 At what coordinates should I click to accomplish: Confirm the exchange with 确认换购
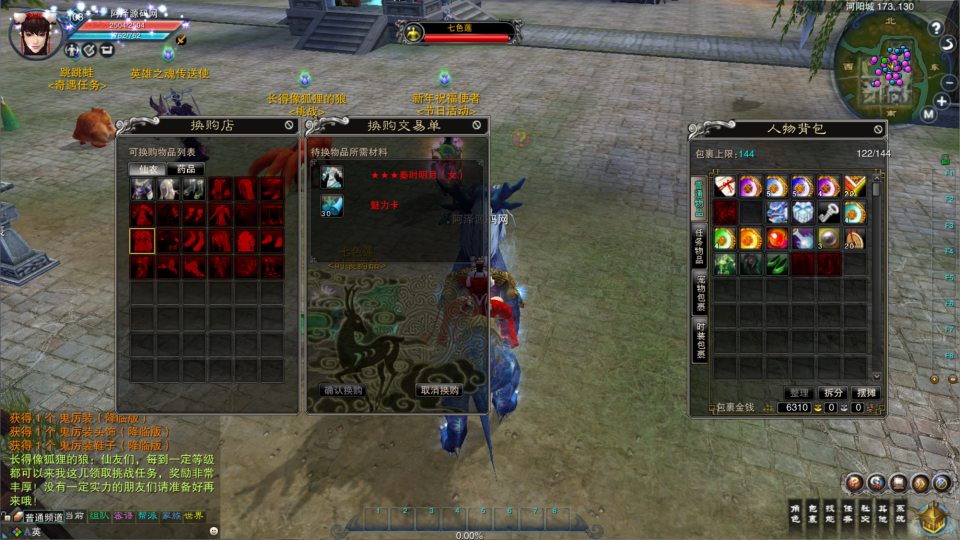[x=343, y=390]
